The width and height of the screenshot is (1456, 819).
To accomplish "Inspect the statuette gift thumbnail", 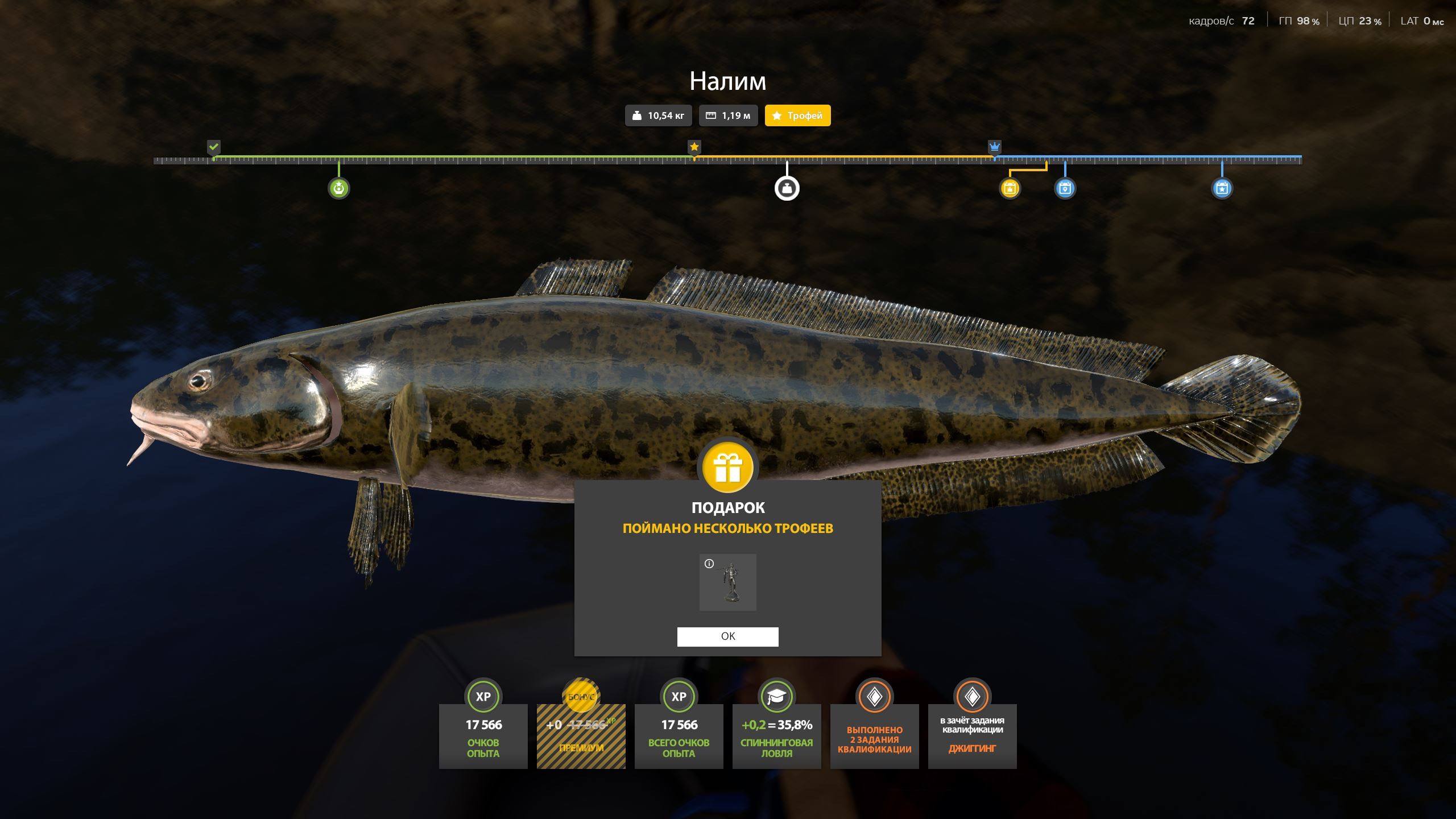I will click(728, 582).
